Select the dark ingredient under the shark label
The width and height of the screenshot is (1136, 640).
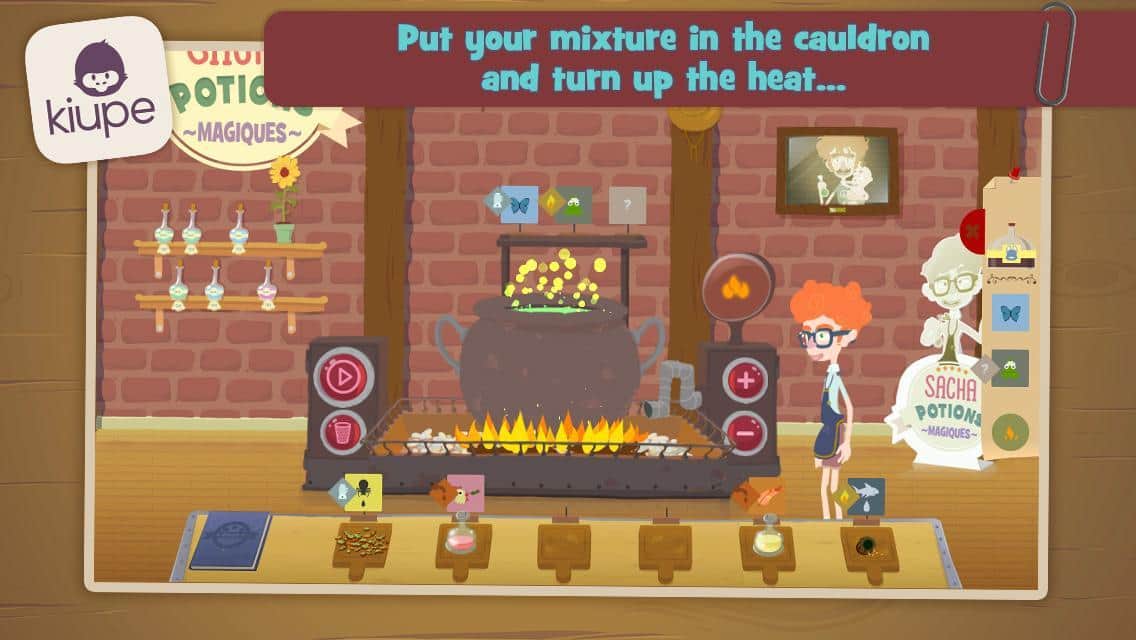point(868,545)
